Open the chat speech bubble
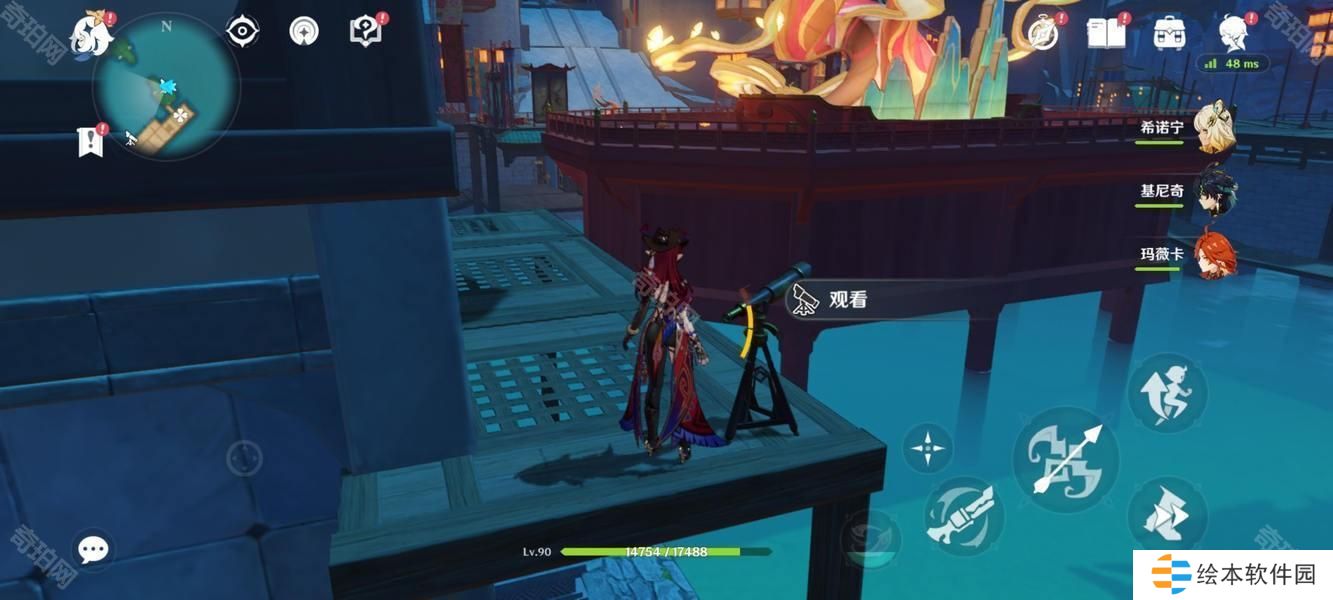This screenshot has height=600, width=1333. point(94,549)
